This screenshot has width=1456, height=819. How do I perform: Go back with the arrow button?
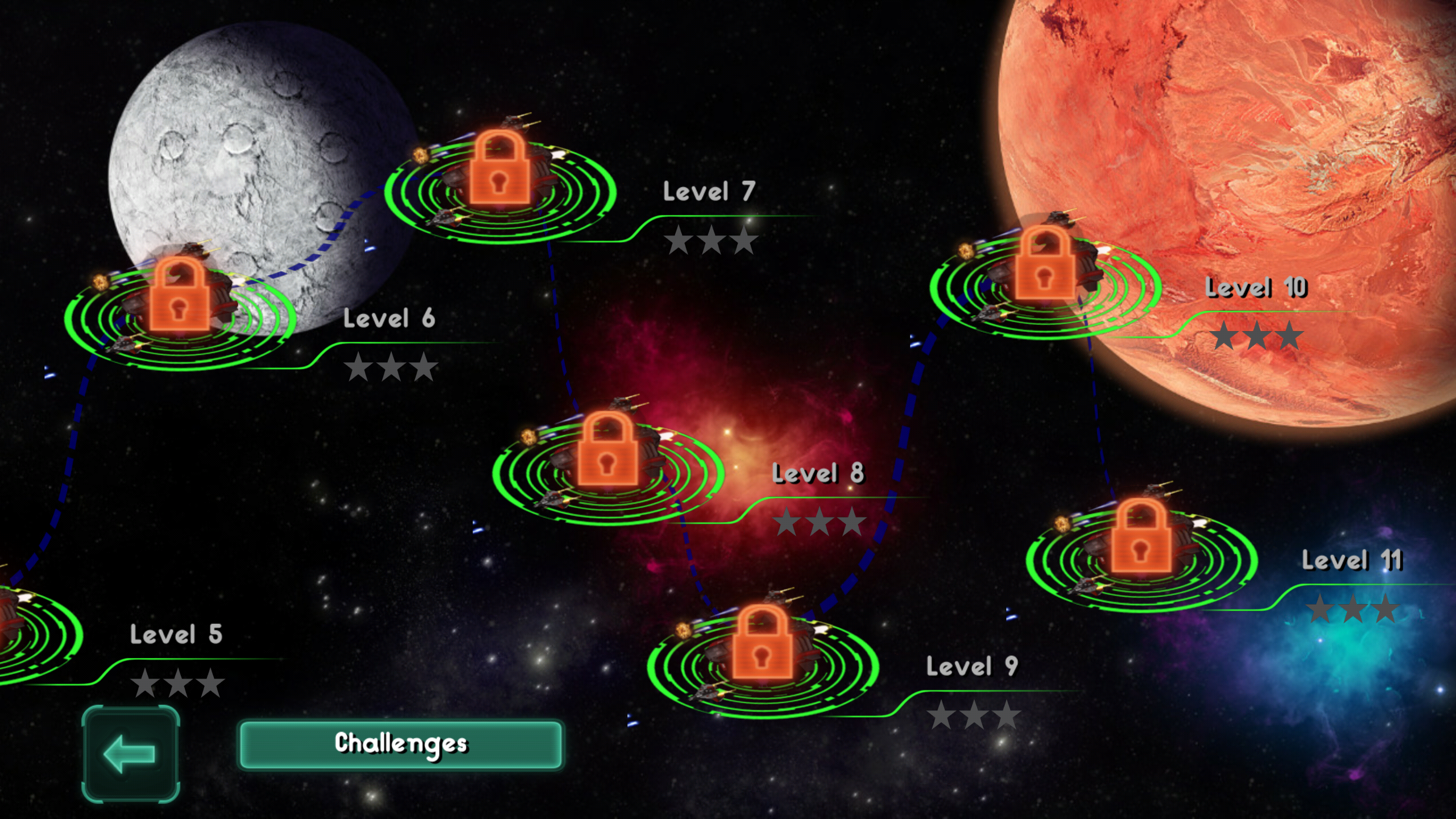click(131, 754)
